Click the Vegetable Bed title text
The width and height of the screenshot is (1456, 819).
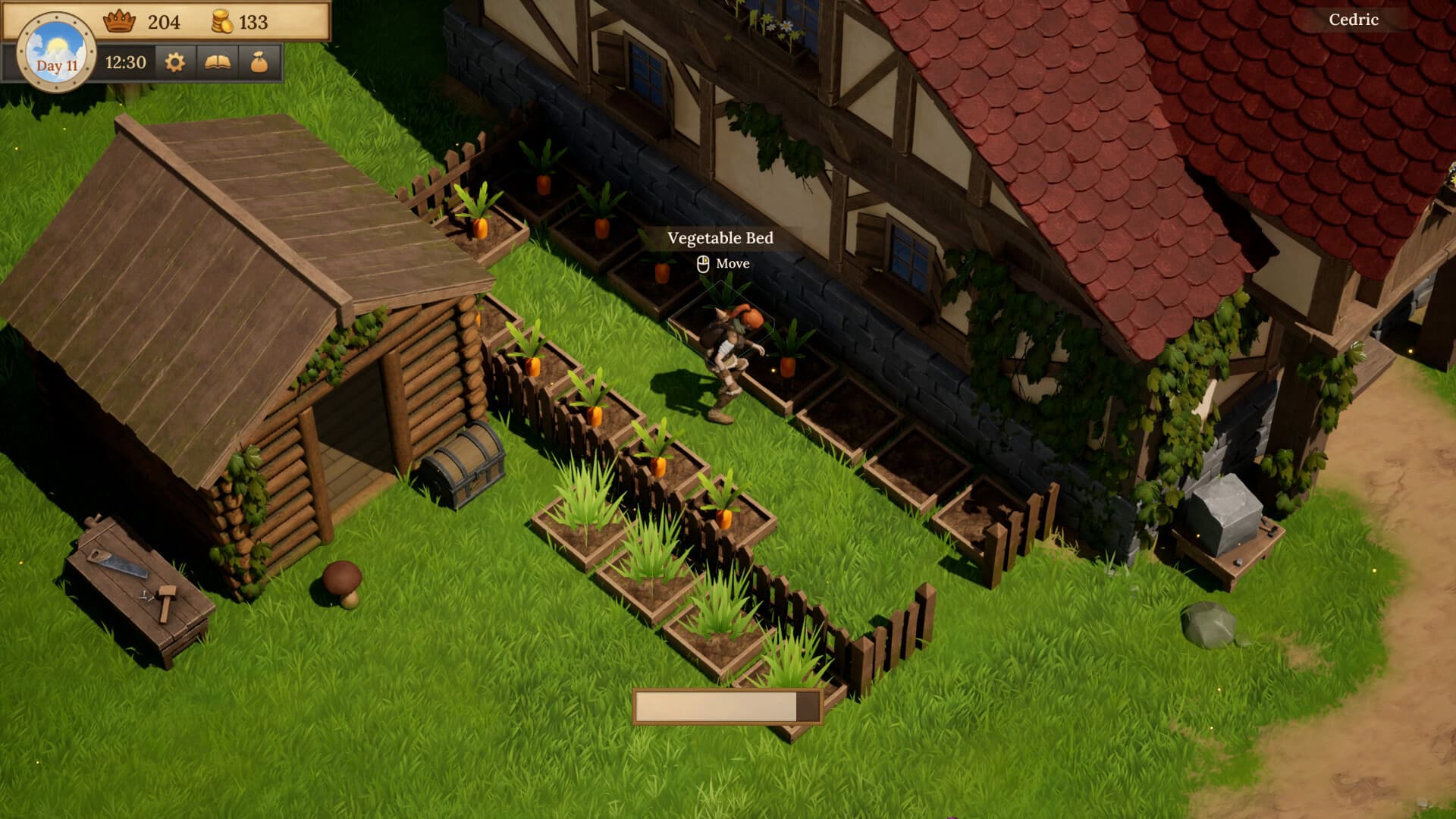(x=719, y=237)
